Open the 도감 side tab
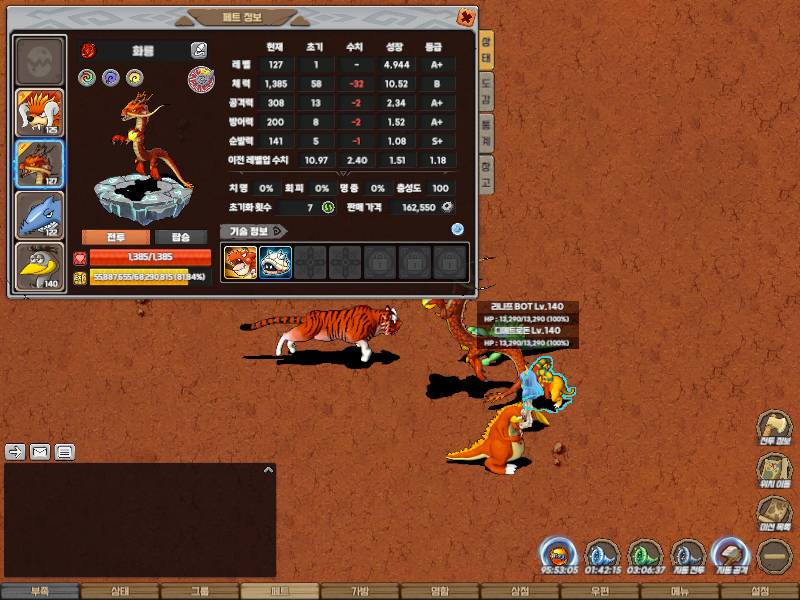Viewport: 800px width, 600px height. [x=486, y=87]
